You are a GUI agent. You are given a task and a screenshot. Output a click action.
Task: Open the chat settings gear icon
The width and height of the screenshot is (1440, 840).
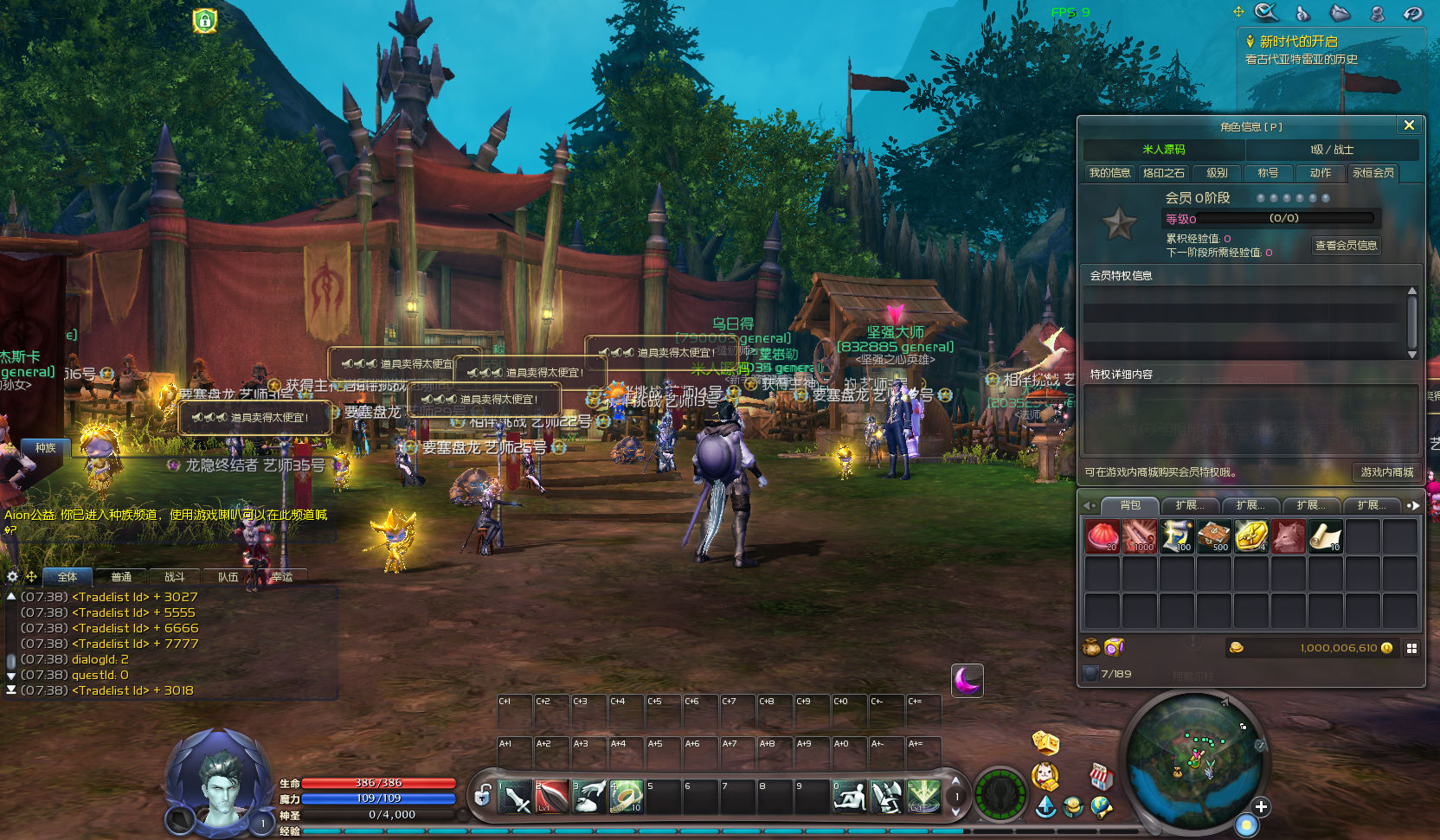point(12,576)
